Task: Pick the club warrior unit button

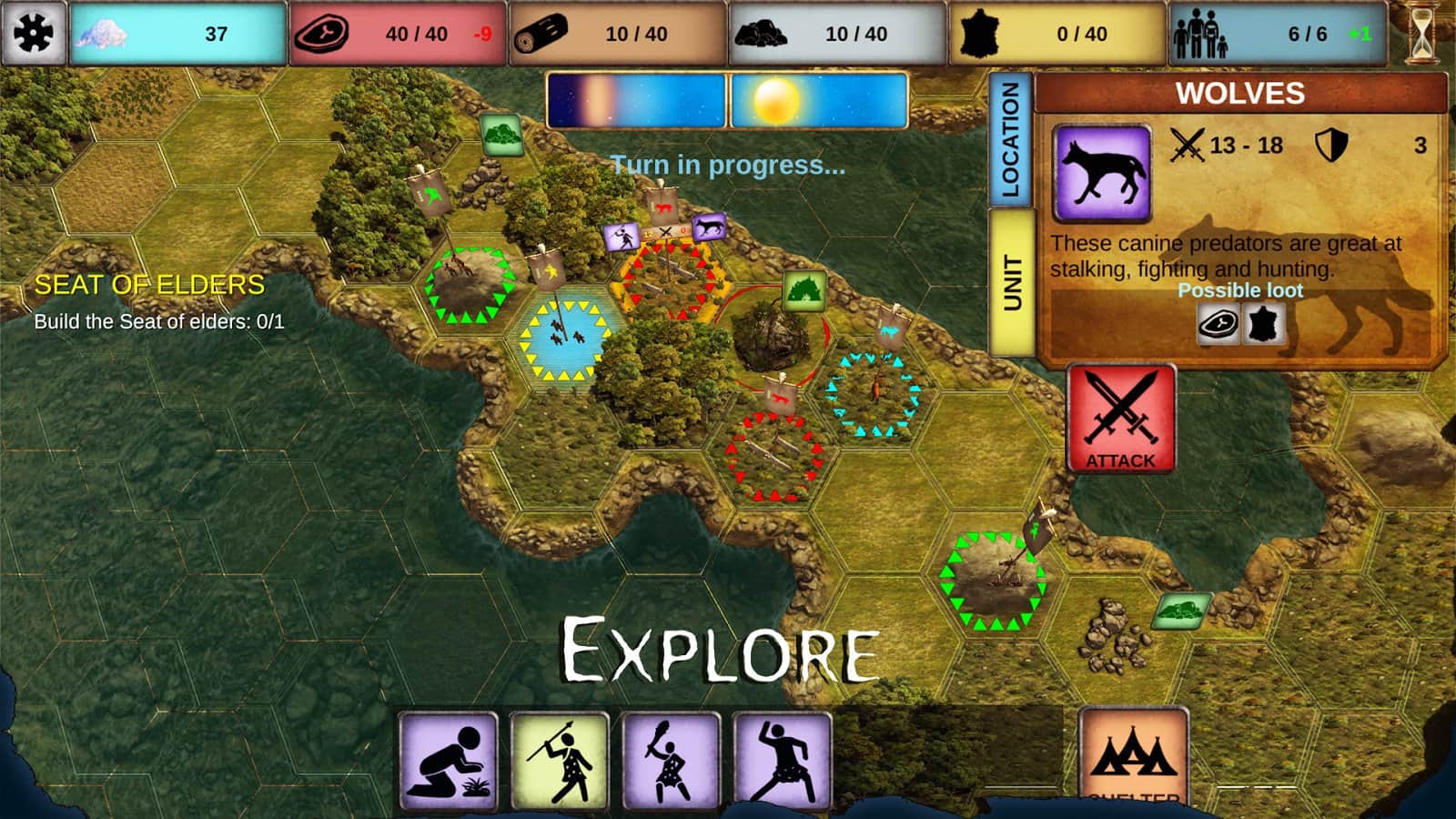Action: tap(671, 761)
